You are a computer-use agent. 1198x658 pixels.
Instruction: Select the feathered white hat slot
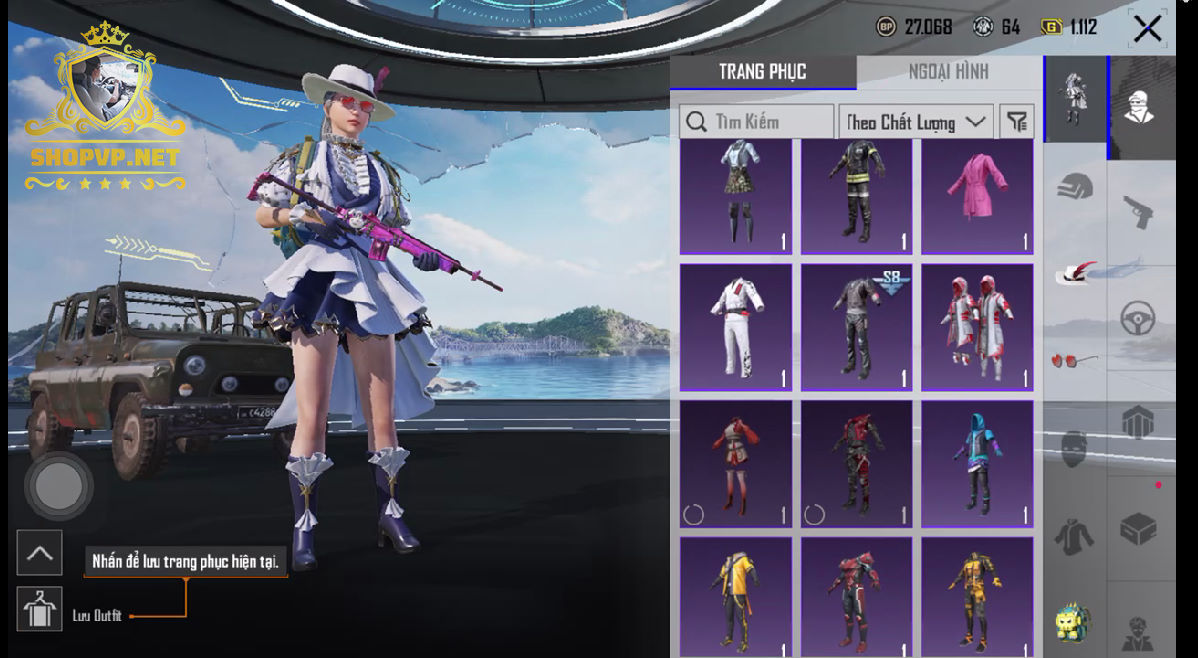(1075, 272)
